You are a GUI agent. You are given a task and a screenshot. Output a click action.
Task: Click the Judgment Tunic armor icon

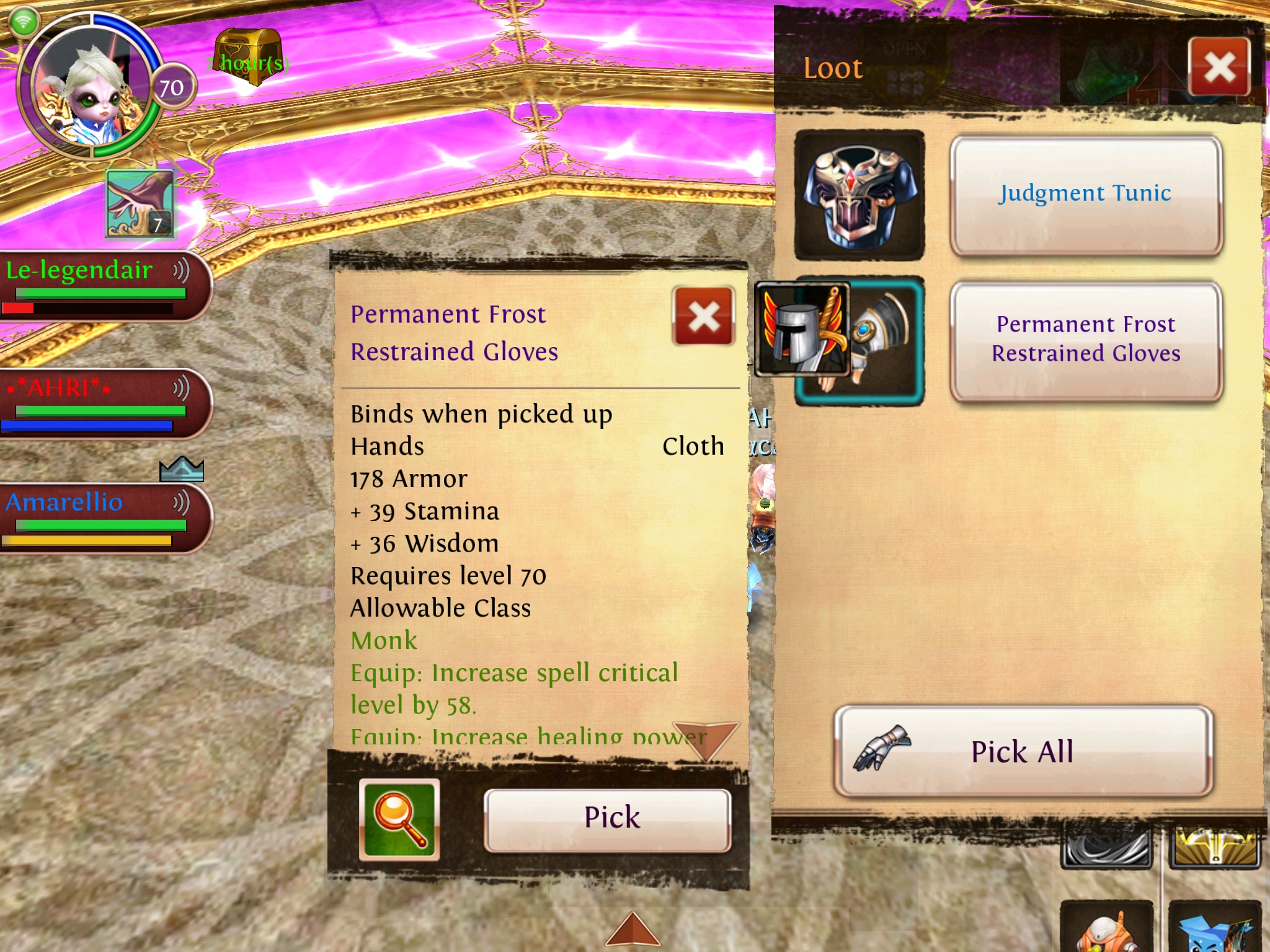pos(859,195)
